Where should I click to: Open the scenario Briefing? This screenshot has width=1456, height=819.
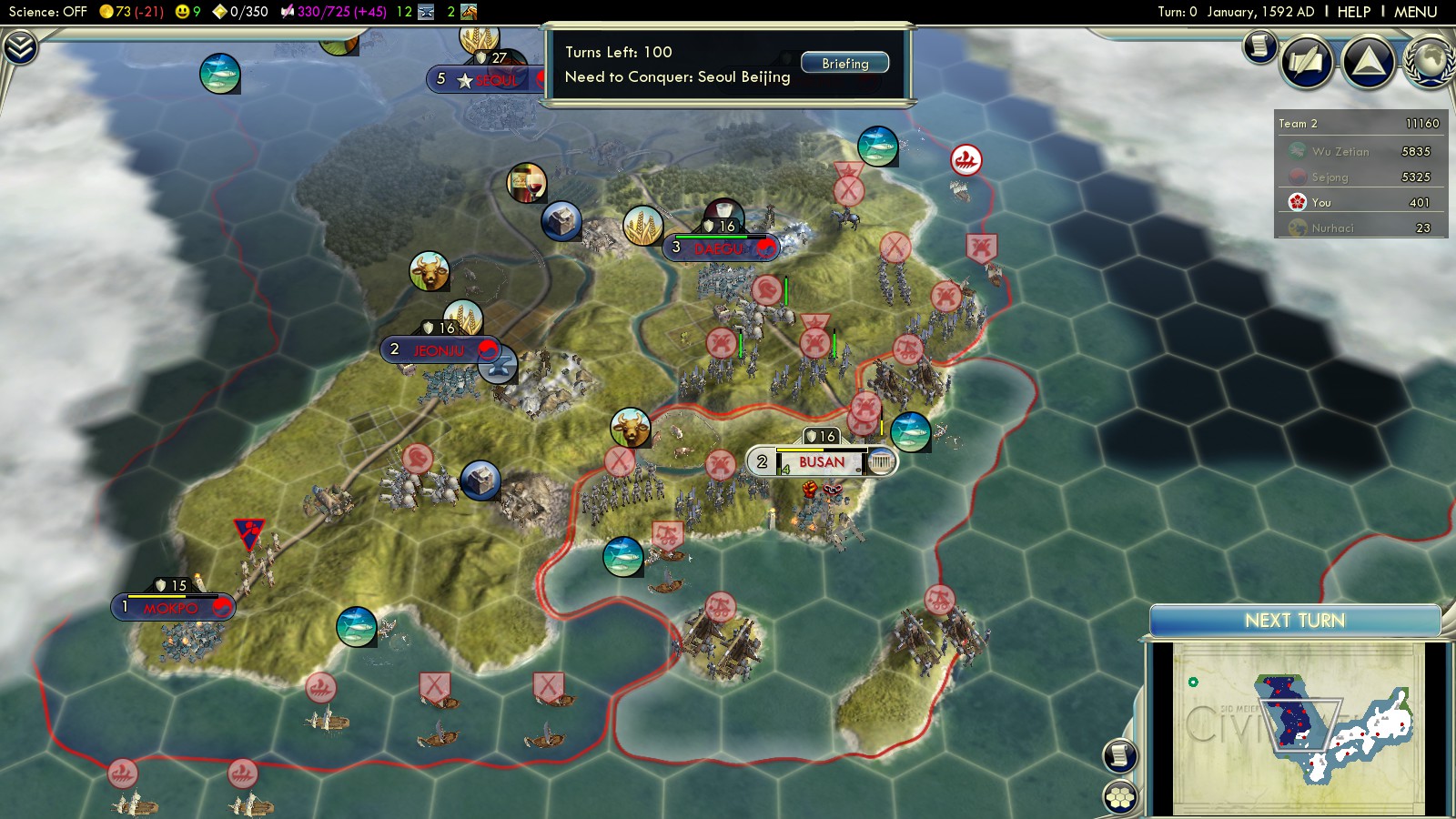coord(844,64)
